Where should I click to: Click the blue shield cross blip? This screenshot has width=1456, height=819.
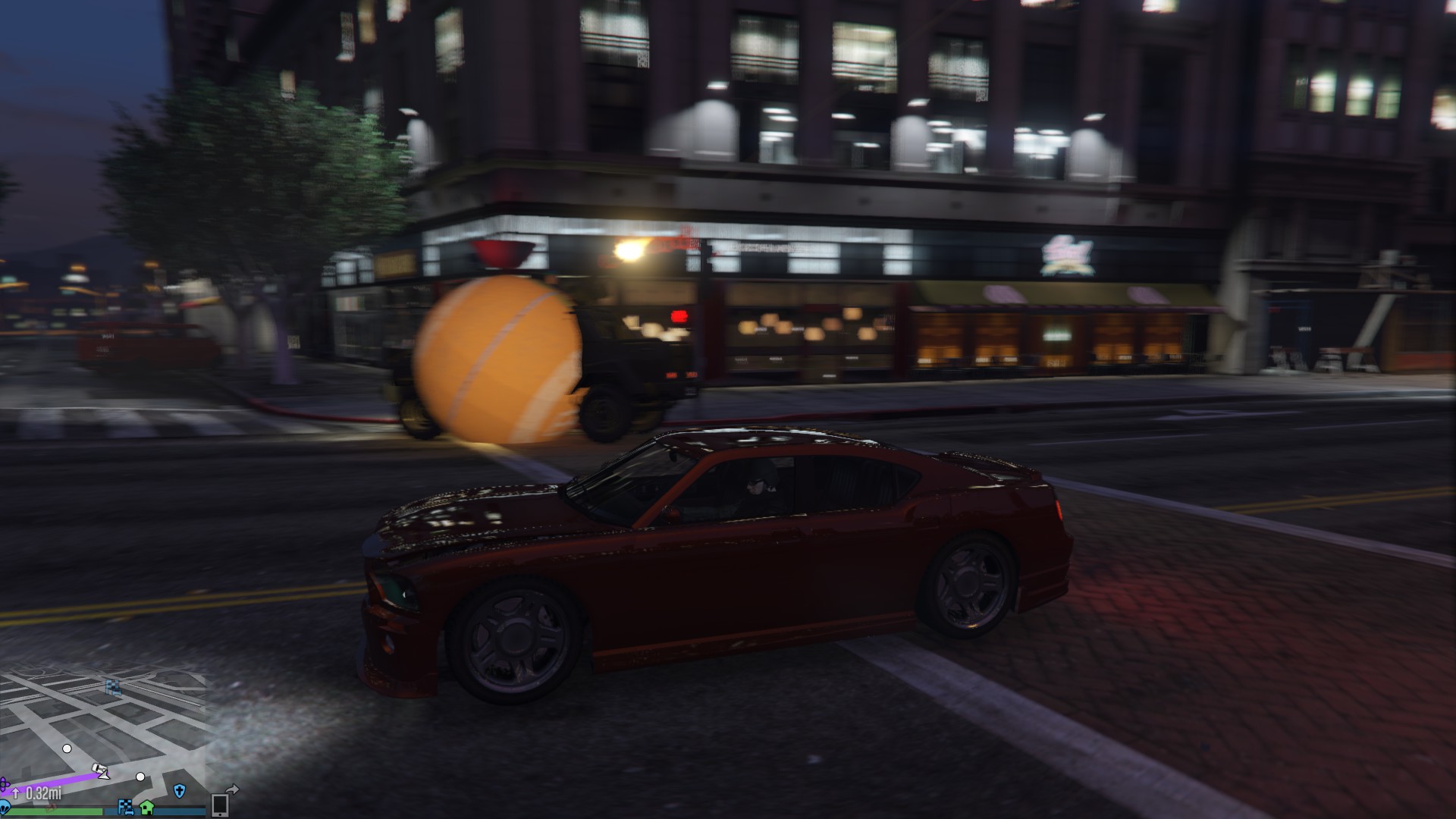coord(179,791)
